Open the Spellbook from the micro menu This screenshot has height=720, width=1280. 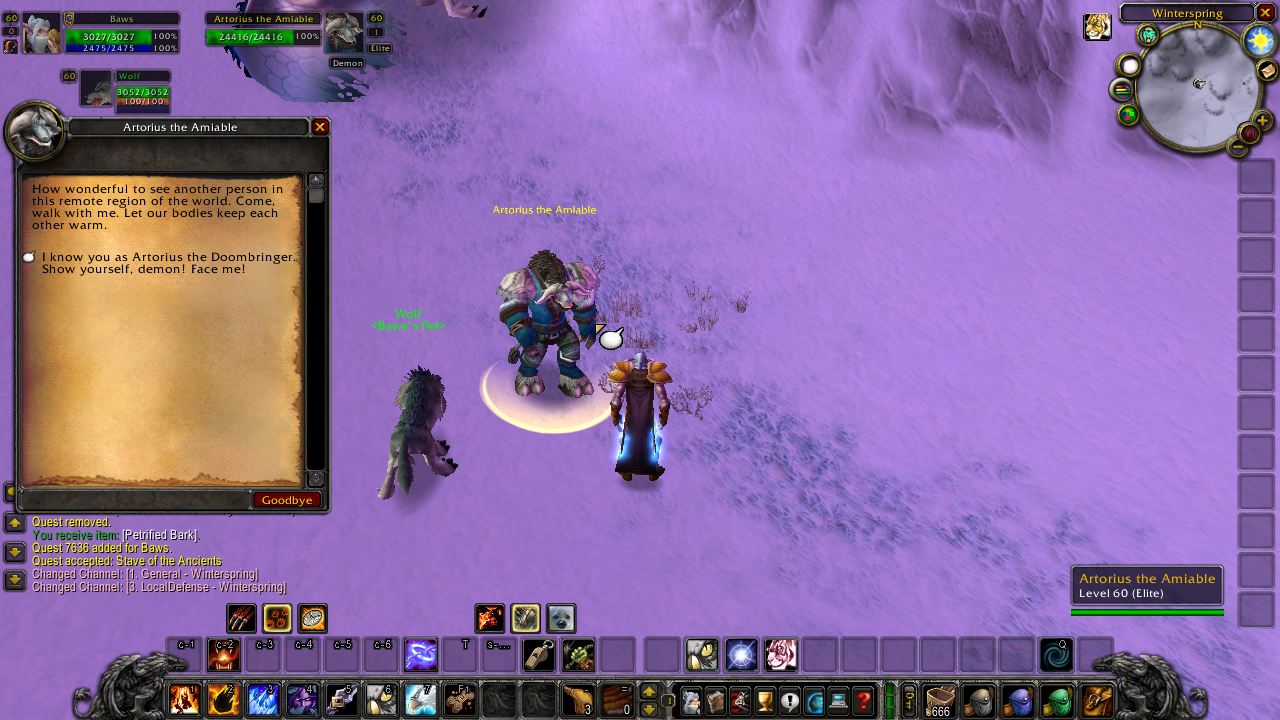point(714,700)
